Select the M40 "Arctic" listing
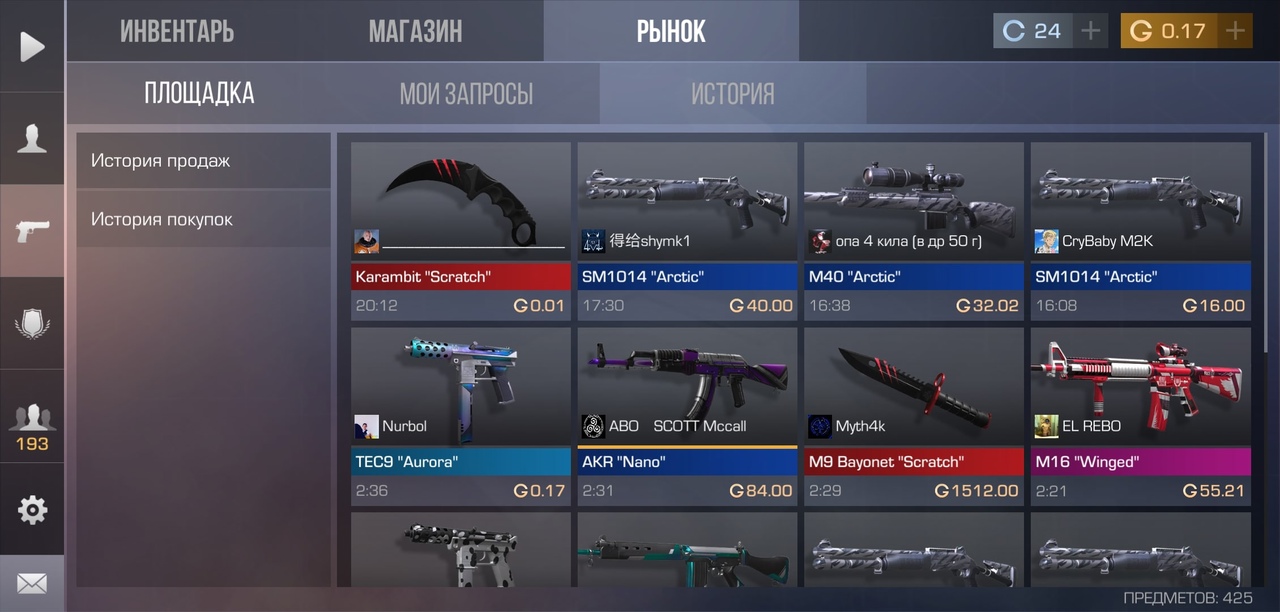 [x=914, y=231]
